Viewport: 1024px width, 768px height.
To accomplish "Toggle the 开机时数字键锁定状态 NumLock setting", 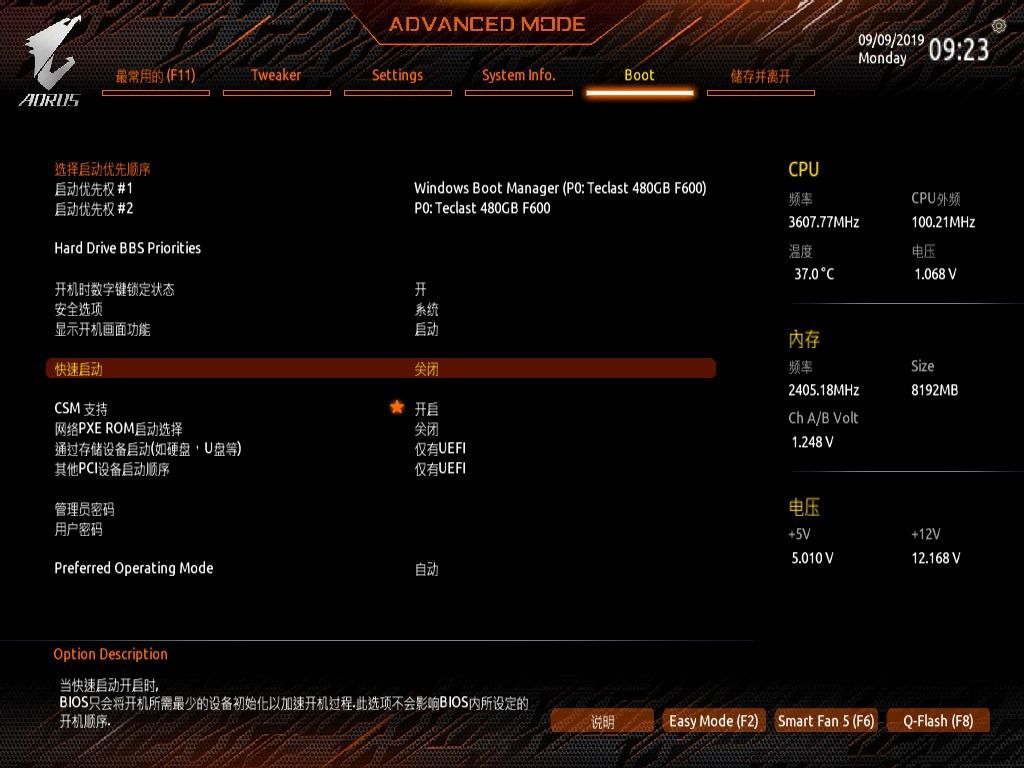I will [114, 289].
